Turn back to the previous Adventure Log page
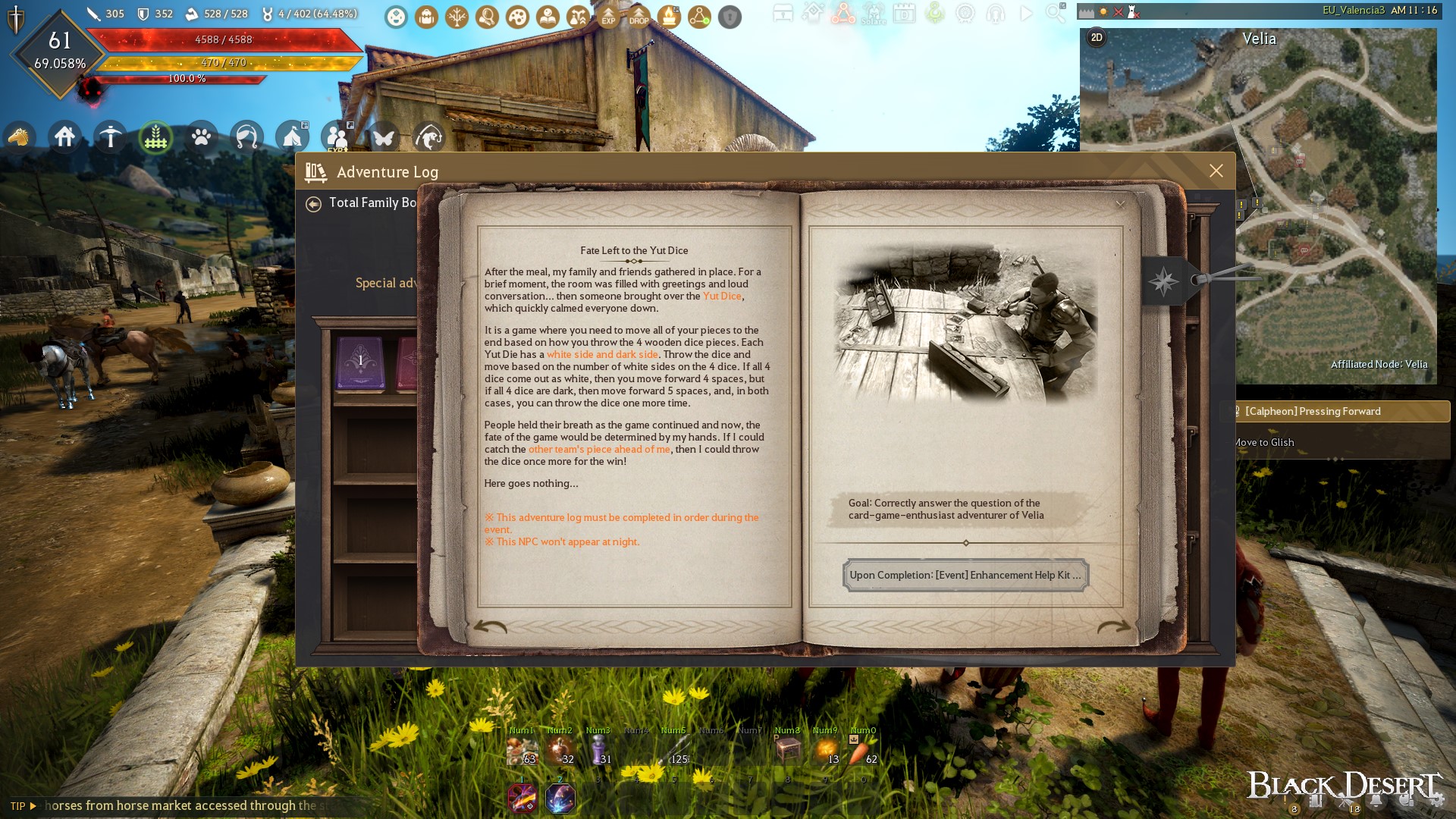 (490, 626)
